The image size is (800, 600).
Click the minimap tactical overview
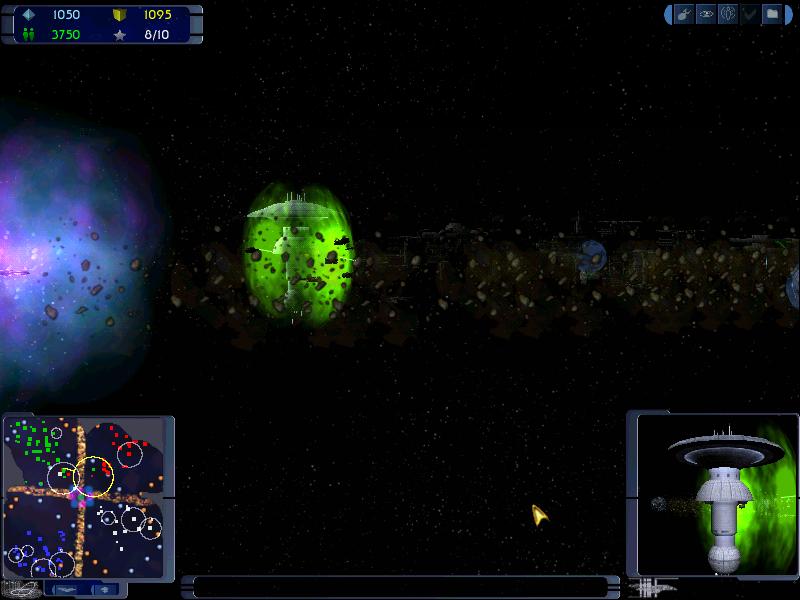[84, 498]
